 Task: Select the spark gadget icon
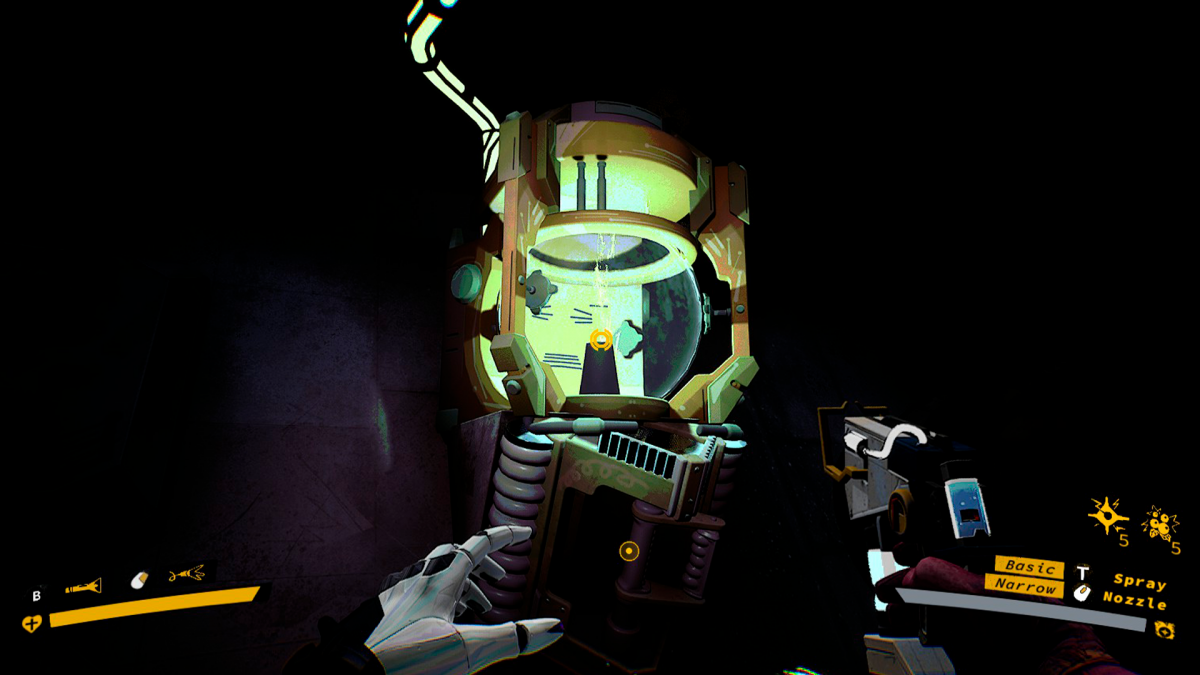pos(1107,517)
